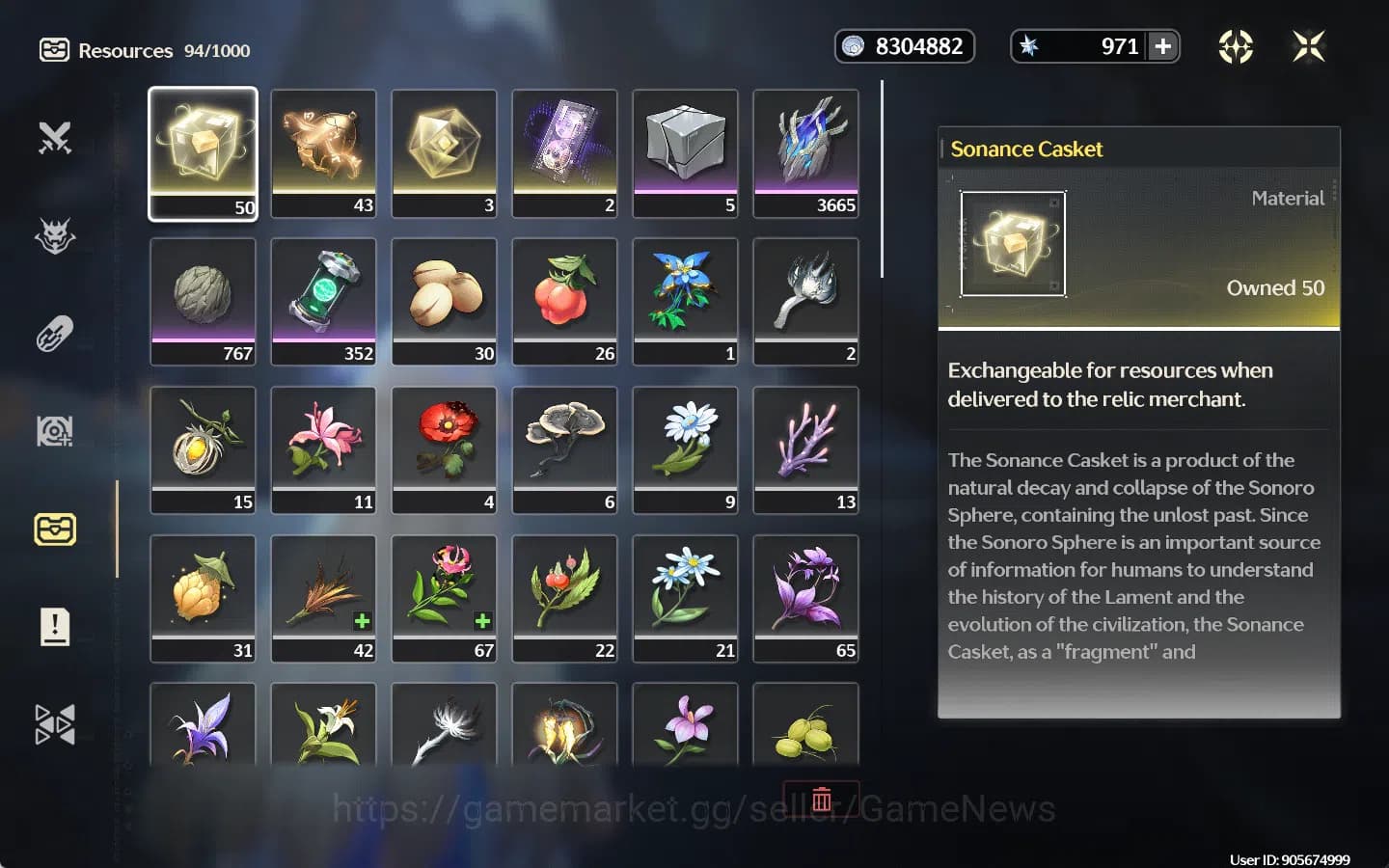The width and height of the screenshot is (1389, 868).
Task: Select the purple coral item with 13
Action: point(805,449)
